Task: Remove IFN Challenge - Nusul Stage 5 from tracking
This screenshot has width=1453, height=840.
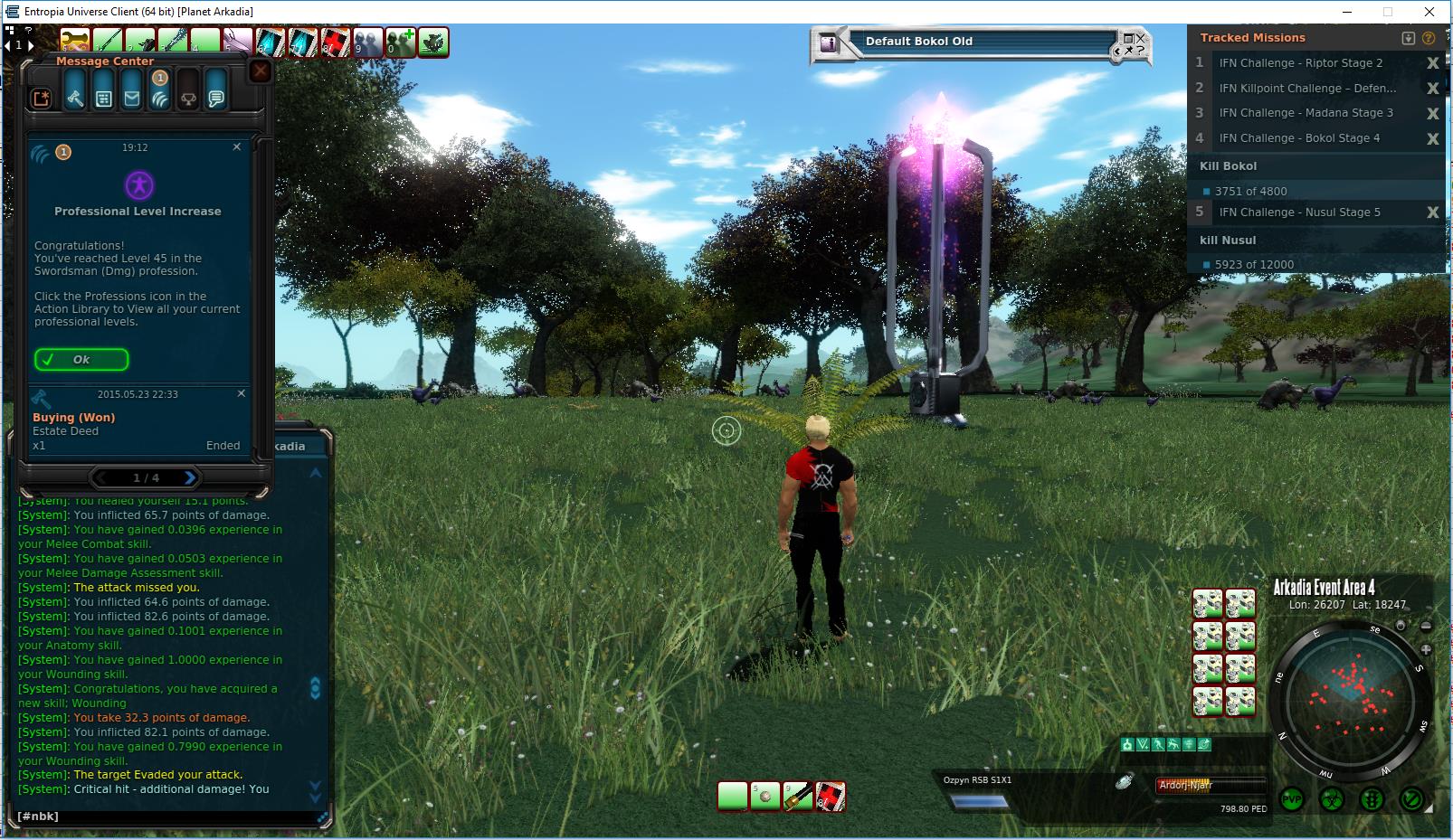Action: click(1432, 212)
